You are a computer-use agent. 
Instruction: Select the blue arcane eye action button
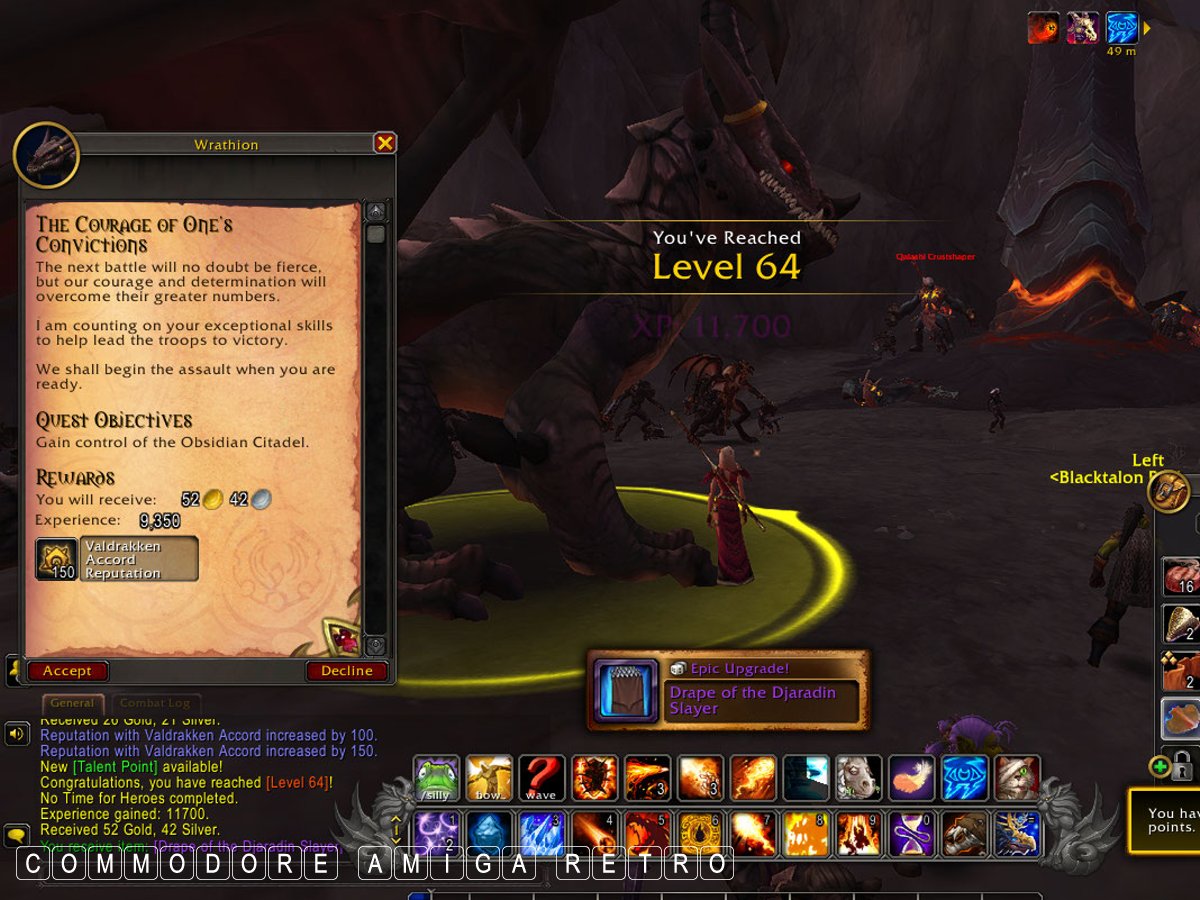pos(965,778)
